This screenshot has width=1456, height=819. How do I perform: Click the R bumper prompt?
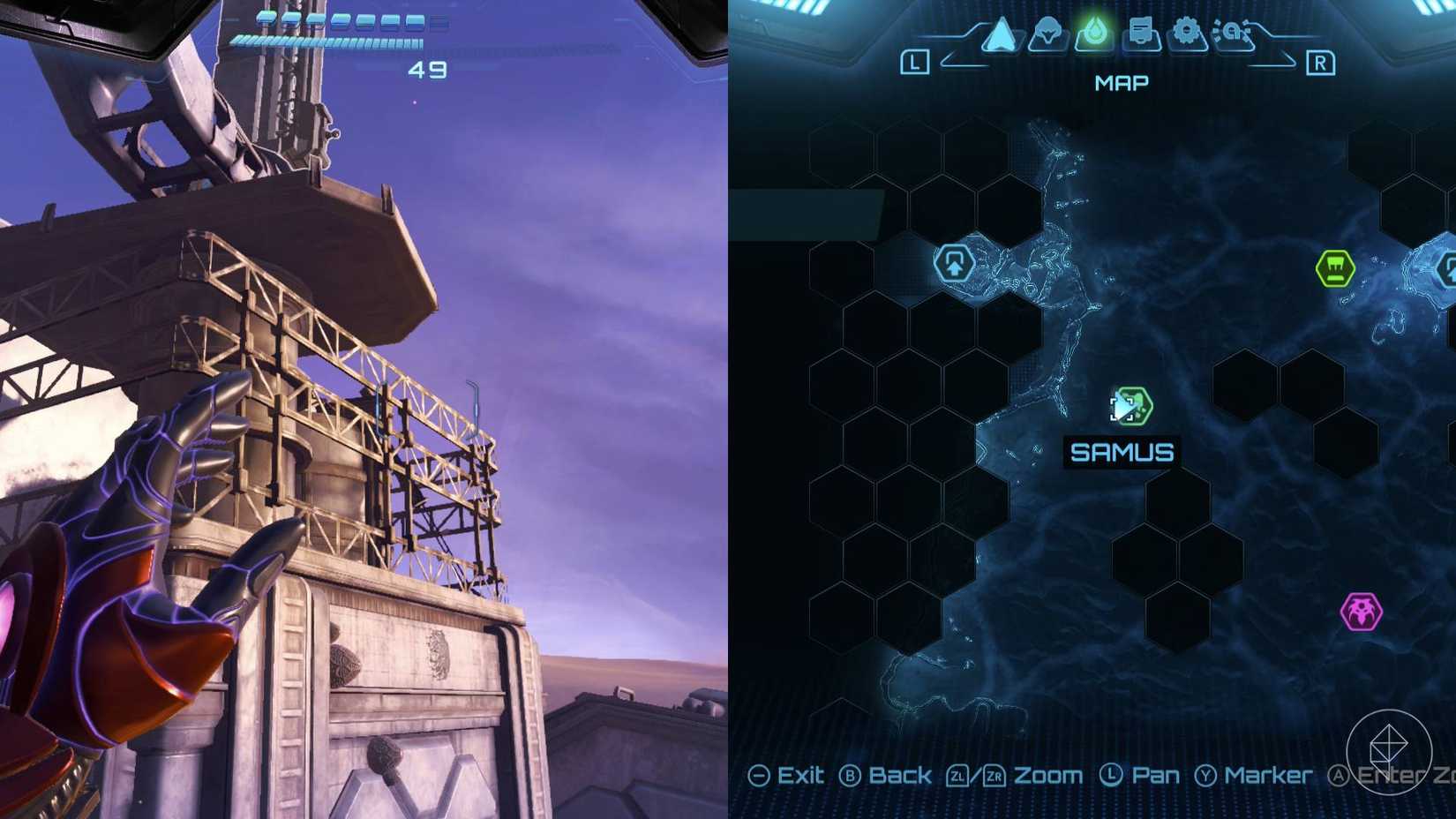click(x=1321, y=62)
